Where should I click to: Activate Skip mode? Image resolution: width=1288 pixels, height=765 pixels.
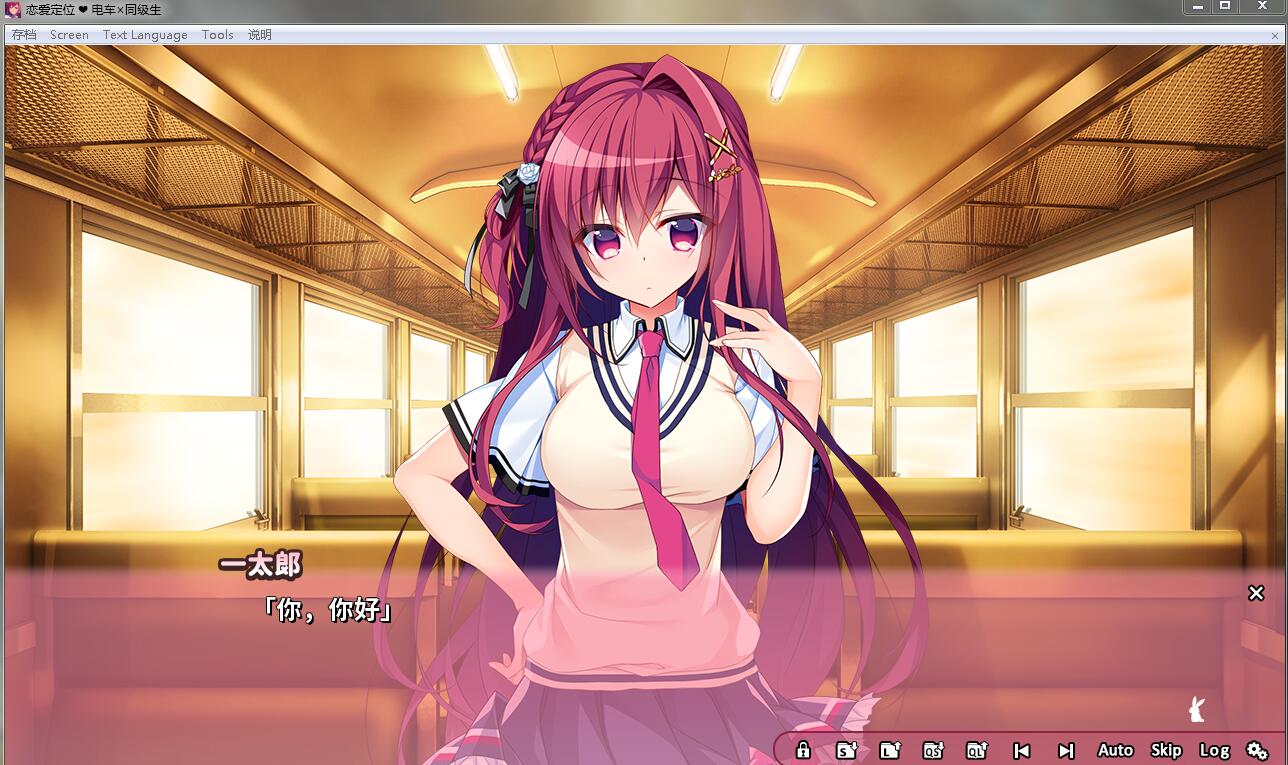[x=1166, y=750]
